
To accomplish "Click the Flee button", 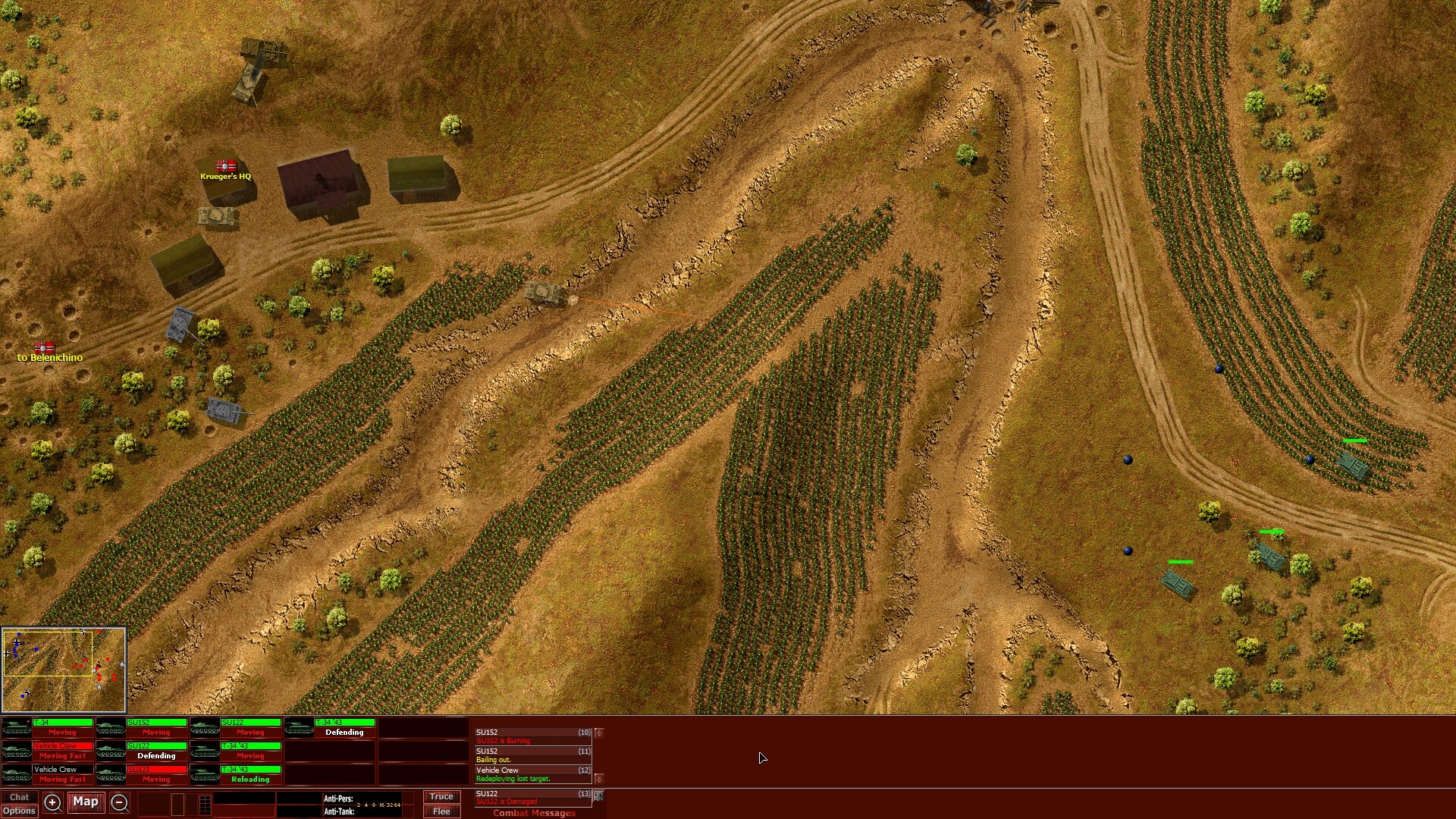I will click(x=442, y=811).
